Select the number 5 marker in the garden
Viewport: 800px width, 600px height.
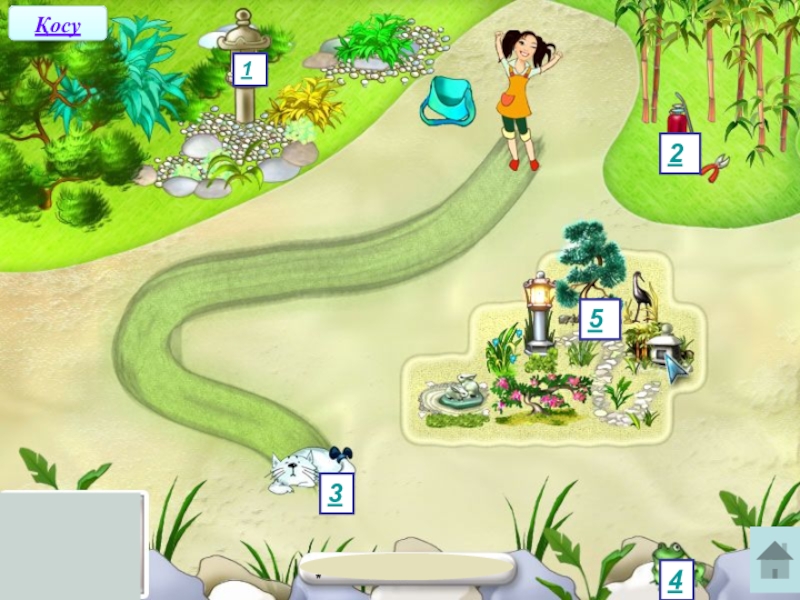coord(598,319)
